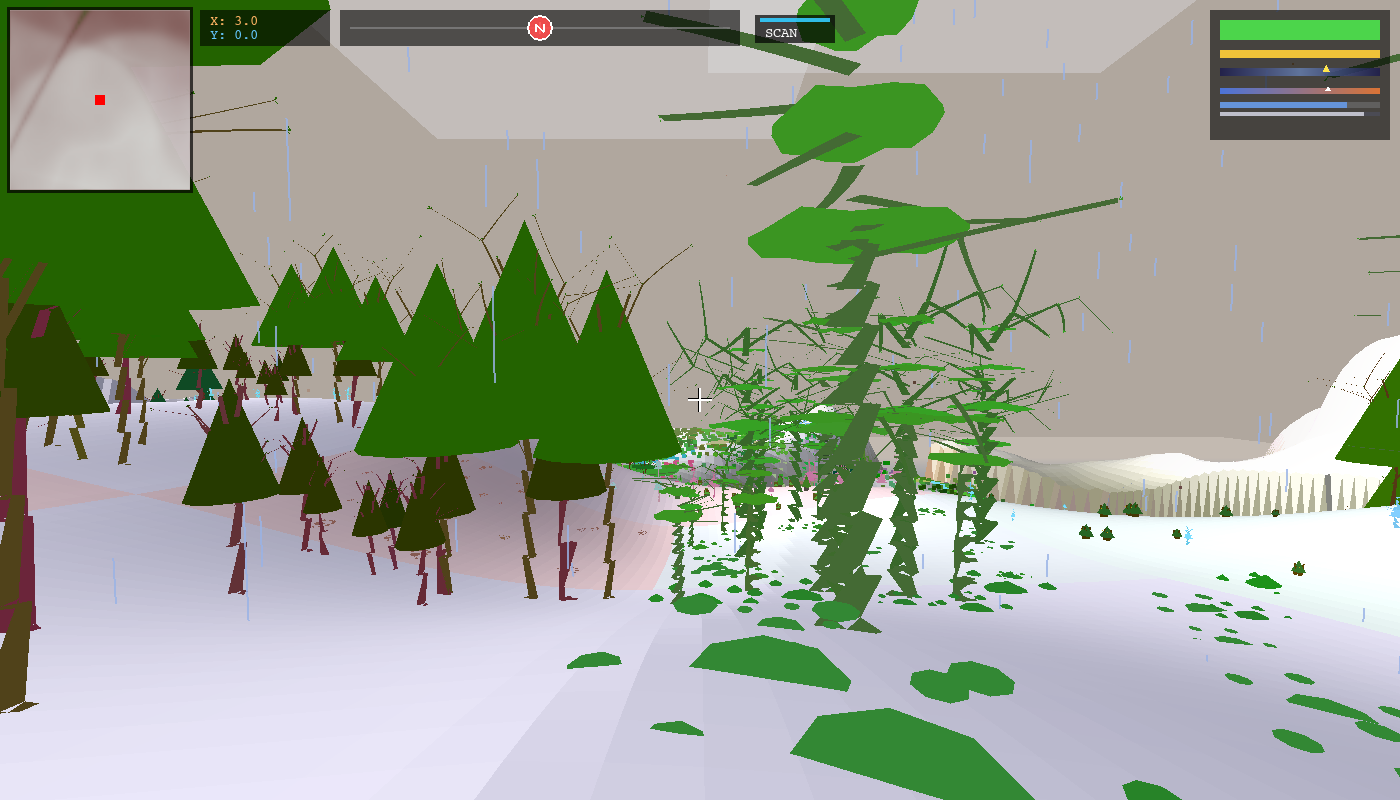The image size is (1400, 800).
Task: Click the crosshair reticle at screen center
Action: point(700,400)
